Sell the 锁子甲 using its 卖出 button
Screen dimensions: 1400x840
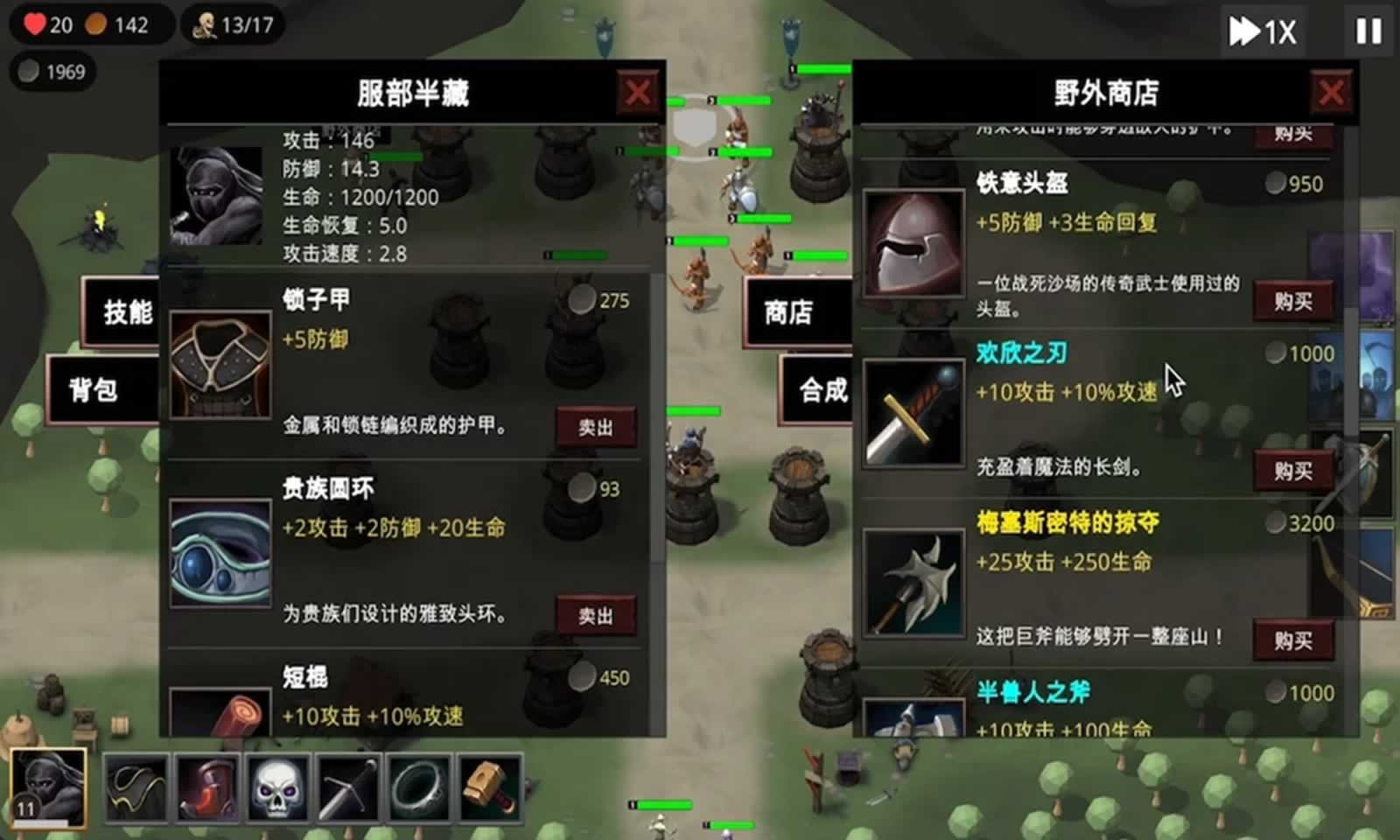(x=597, y=427)
